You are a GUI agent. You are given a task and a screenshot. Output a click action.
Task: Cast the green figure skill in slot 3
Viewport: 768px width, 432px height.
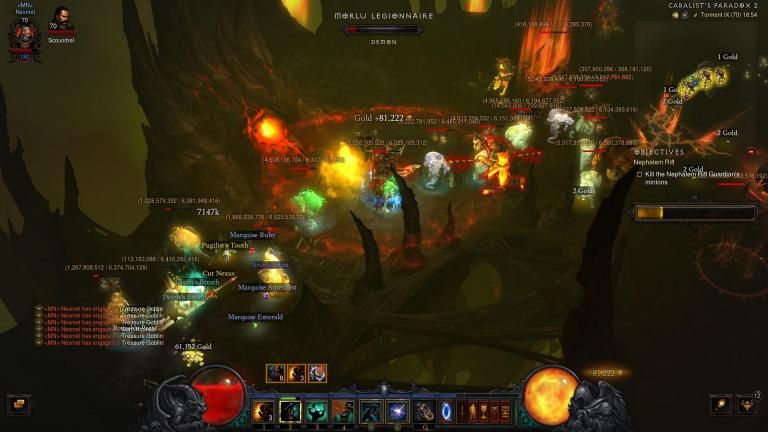tap(317, 411)
